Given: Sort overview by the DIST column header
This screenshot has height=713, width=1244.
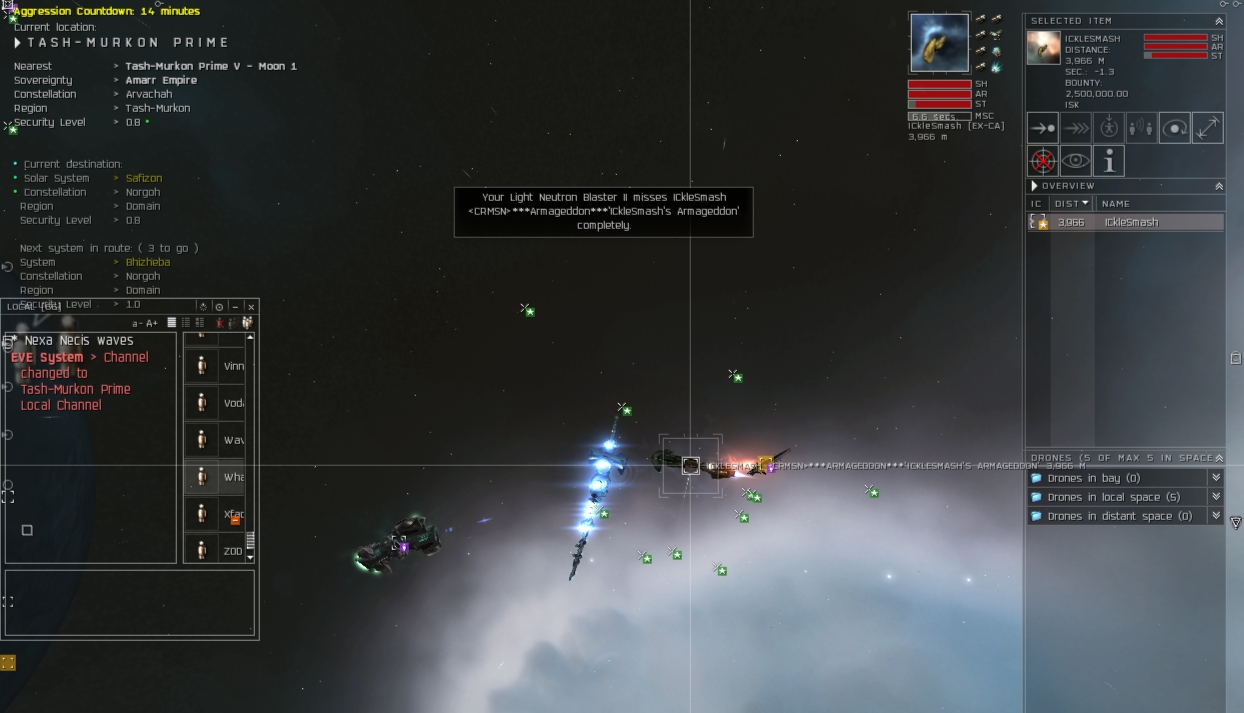Looking at the screenshot, I should (1072, 204).
